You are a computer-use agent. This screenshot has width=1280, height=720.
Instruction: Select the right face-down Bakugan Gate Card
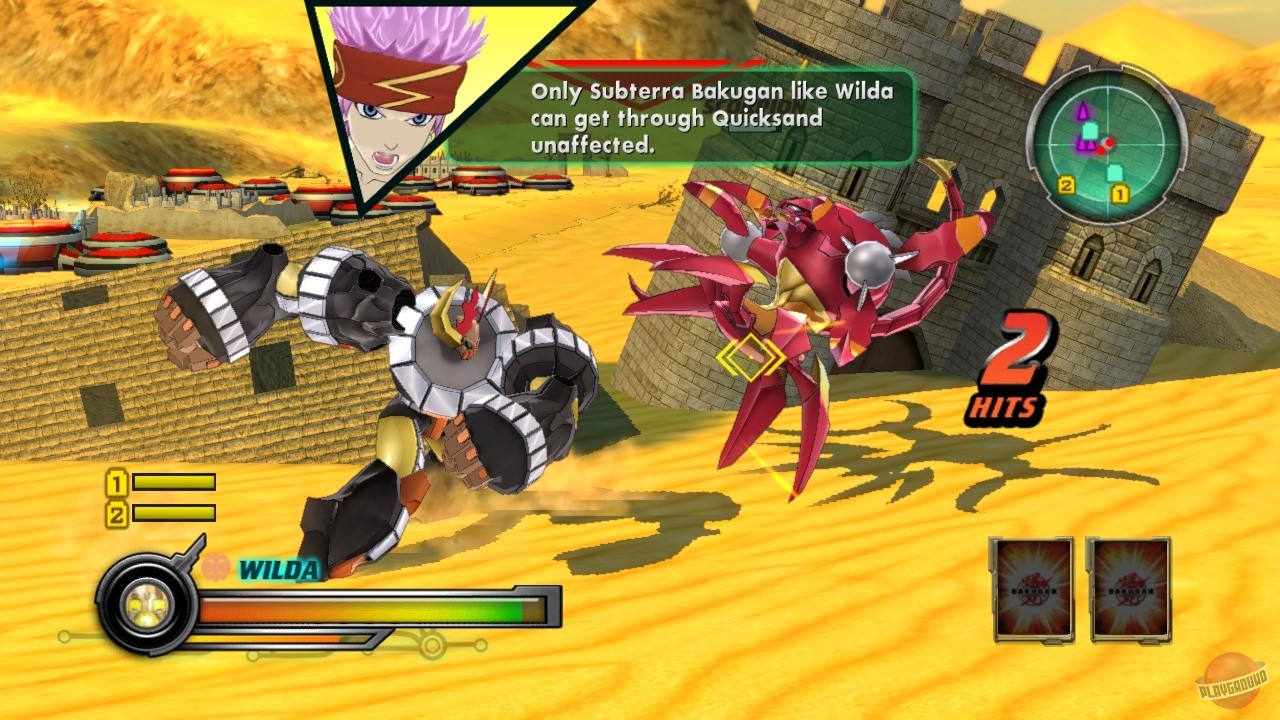(1130, 592)
